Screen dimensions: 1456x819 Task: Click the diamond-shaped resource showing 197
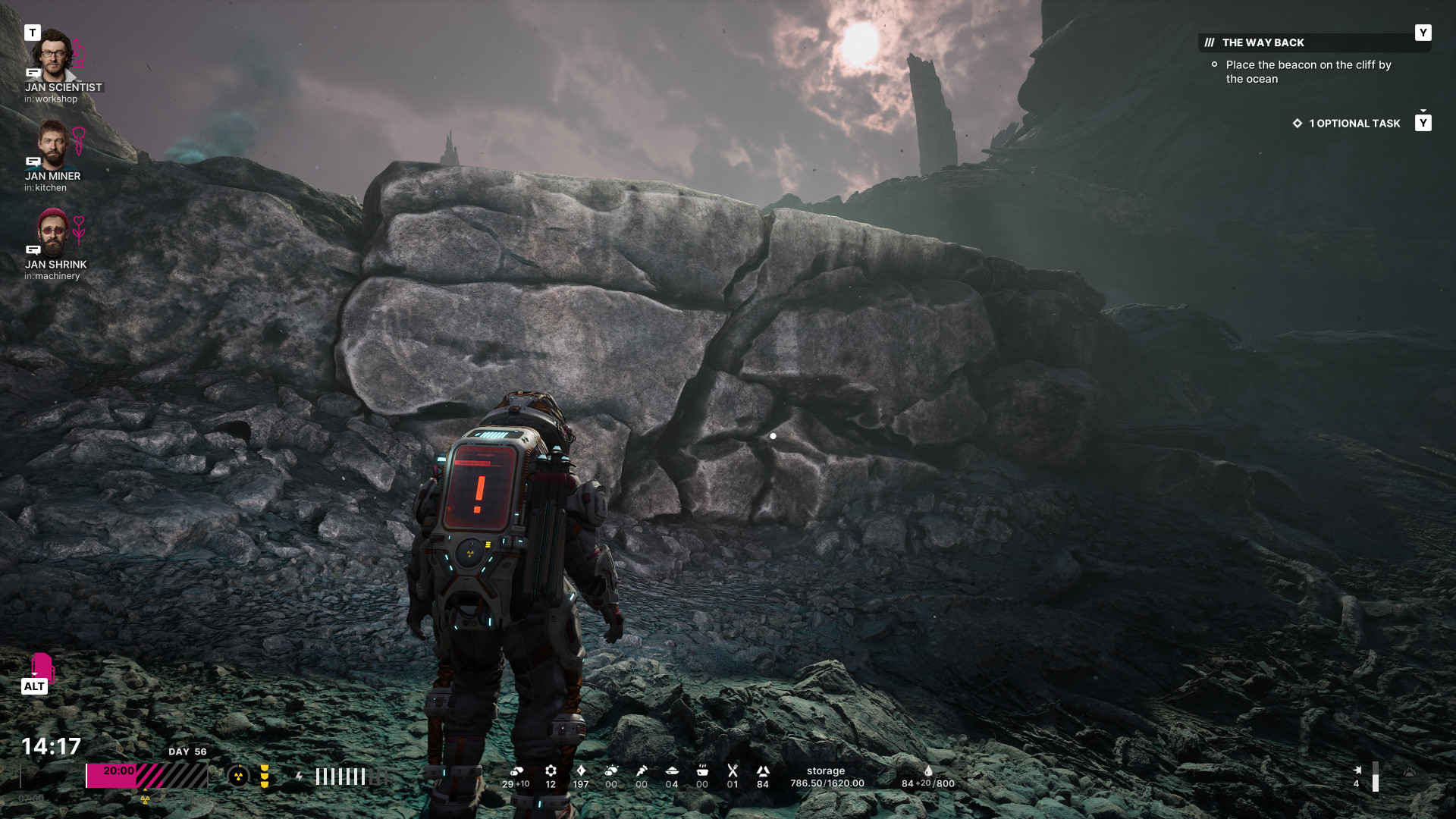click(x=581, y=770)
